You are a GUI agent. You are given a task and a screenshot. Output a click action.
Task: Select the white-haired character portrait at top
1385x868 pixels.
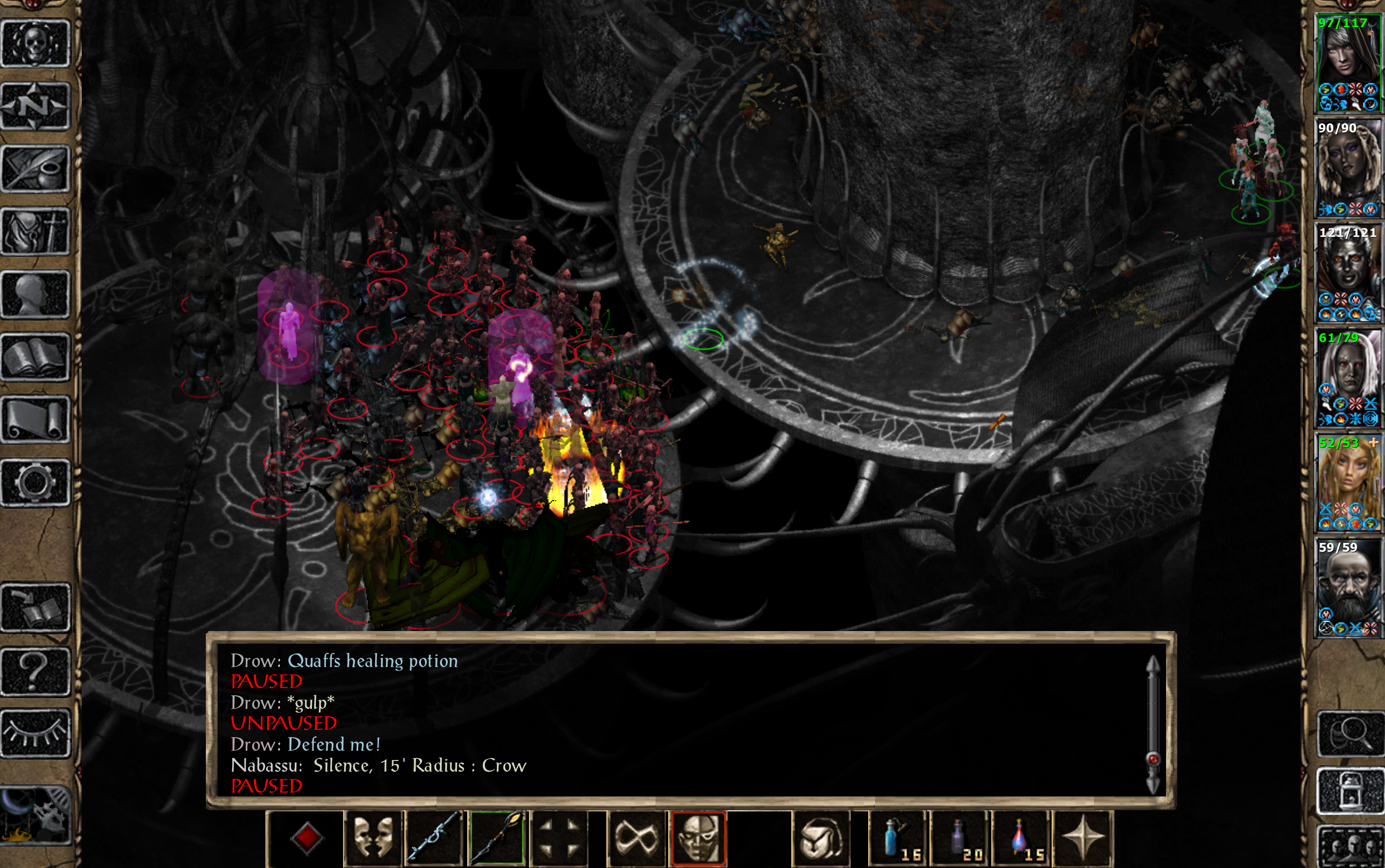1347,63
